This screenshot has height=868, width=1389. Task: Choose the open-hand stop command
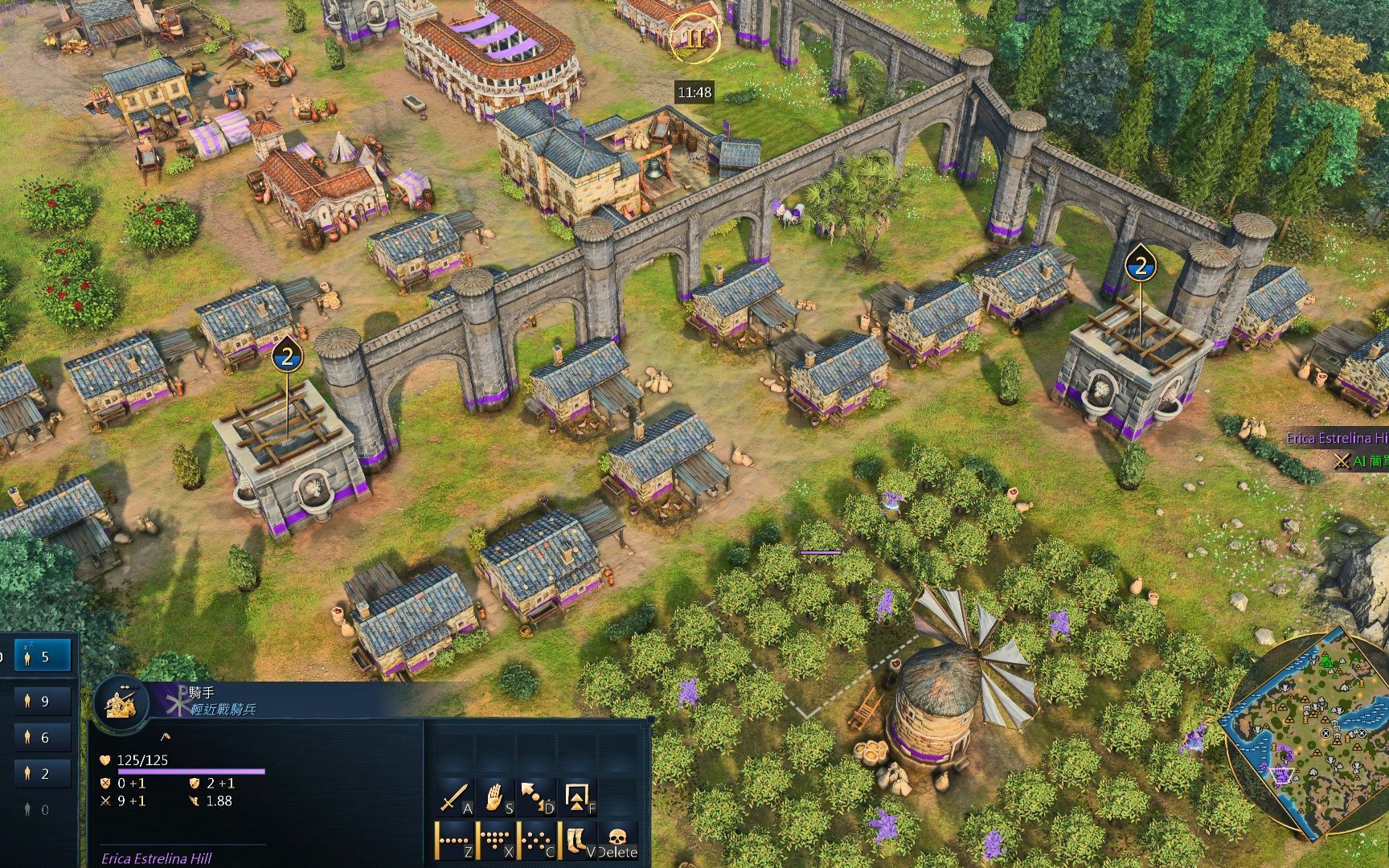(x=495, y=796)
